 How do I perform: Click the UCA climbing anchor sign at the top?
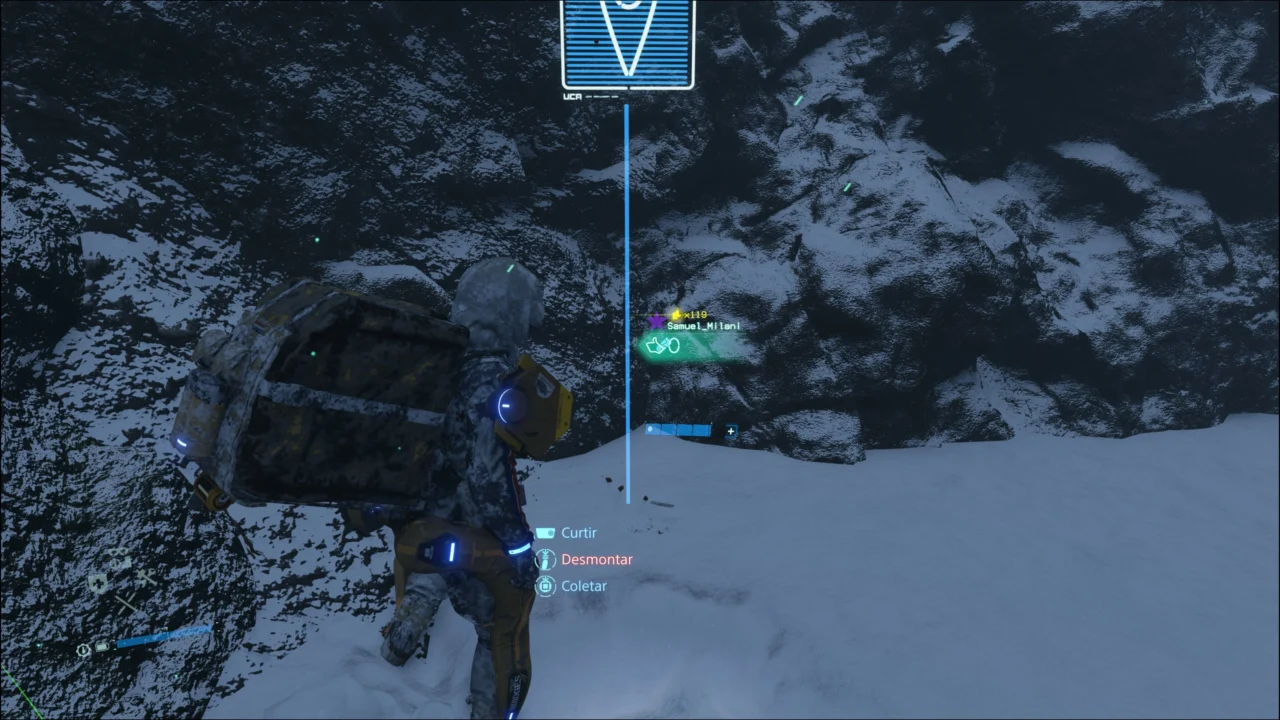[x=627, y=45]
